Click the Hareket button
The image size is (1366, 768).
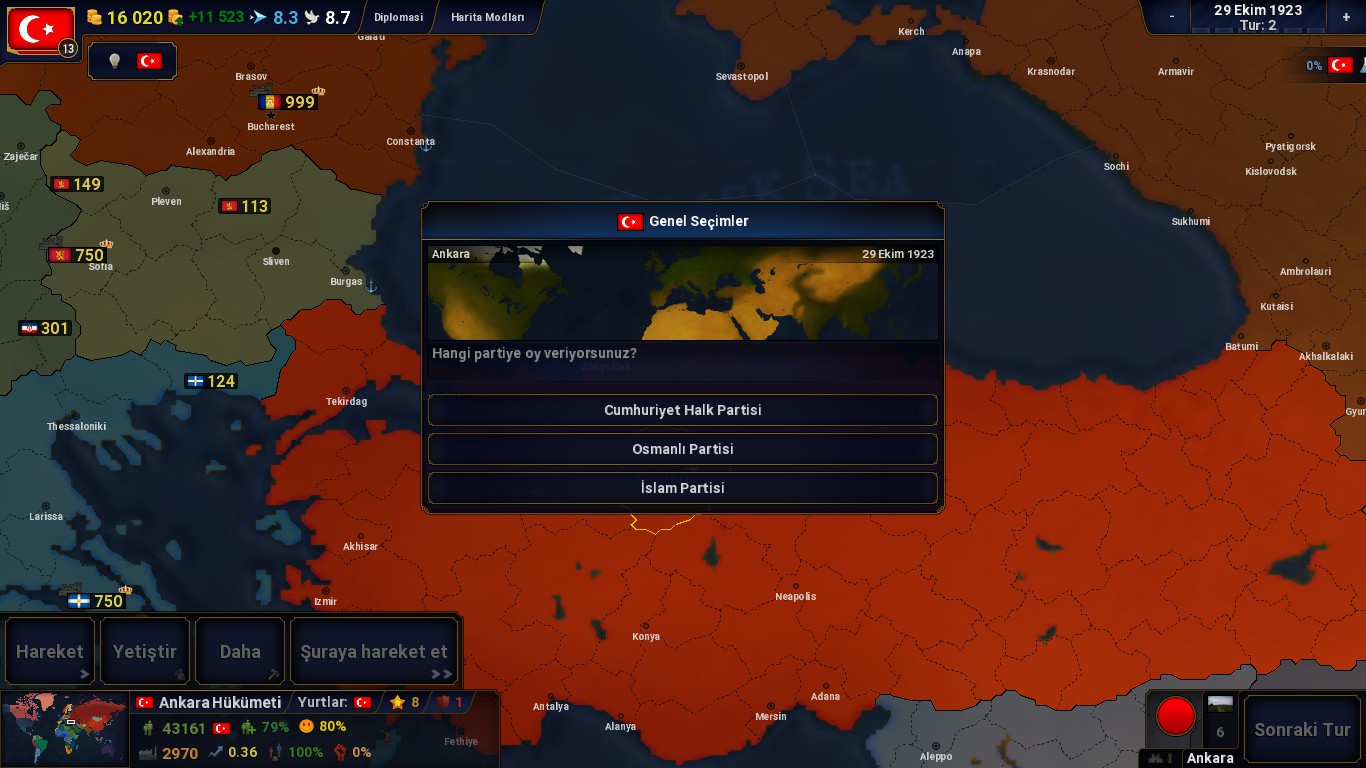point(50,652)
